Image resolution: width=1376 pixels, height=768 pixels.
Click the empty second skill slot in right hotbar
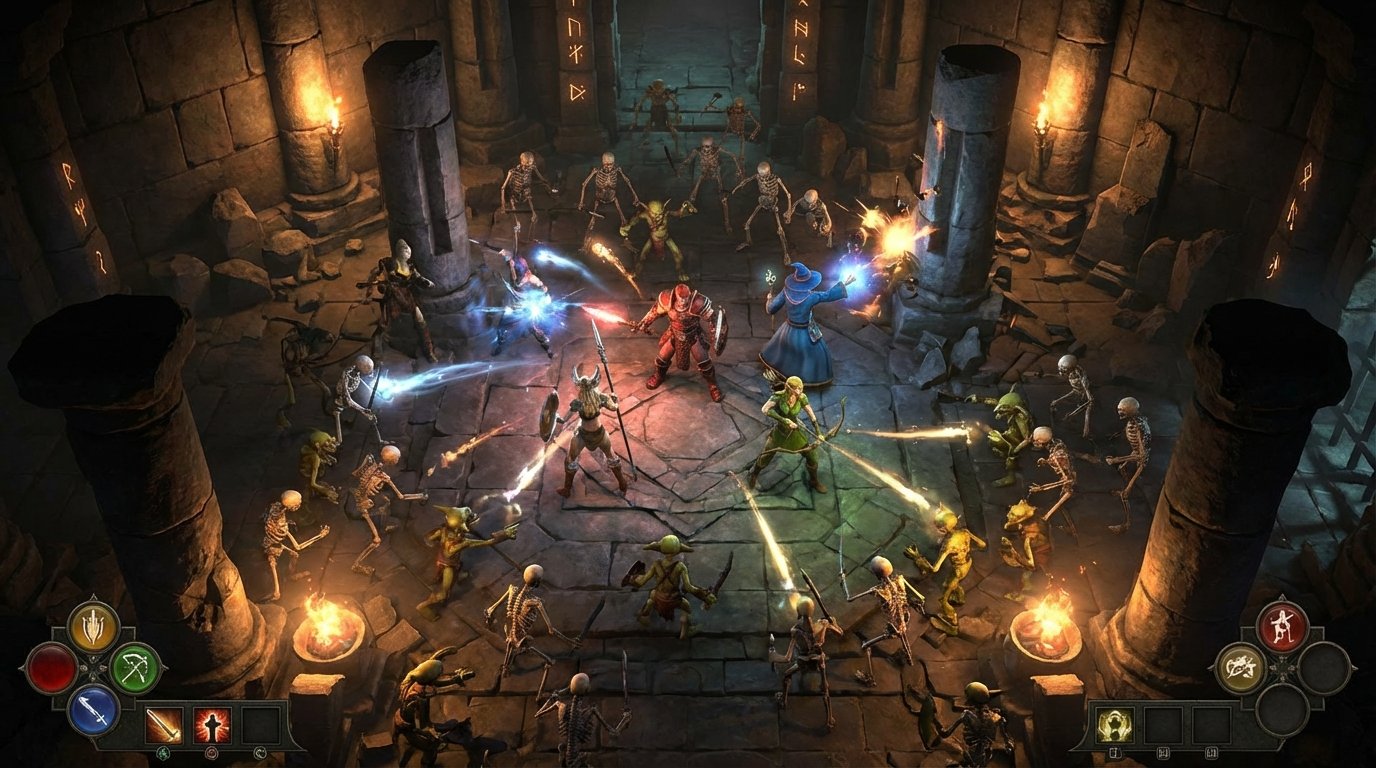click(x=1163, y=724)
